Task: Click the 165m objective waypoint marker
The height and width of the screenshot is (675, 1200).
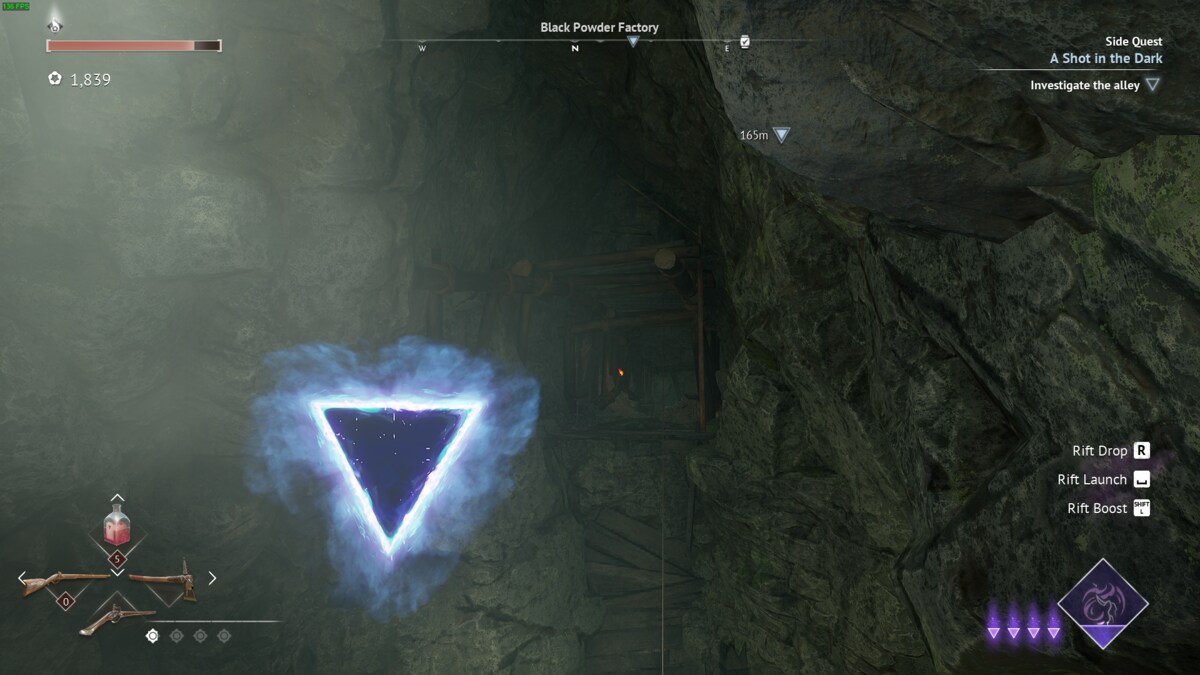Action: (x=781, y=135)
